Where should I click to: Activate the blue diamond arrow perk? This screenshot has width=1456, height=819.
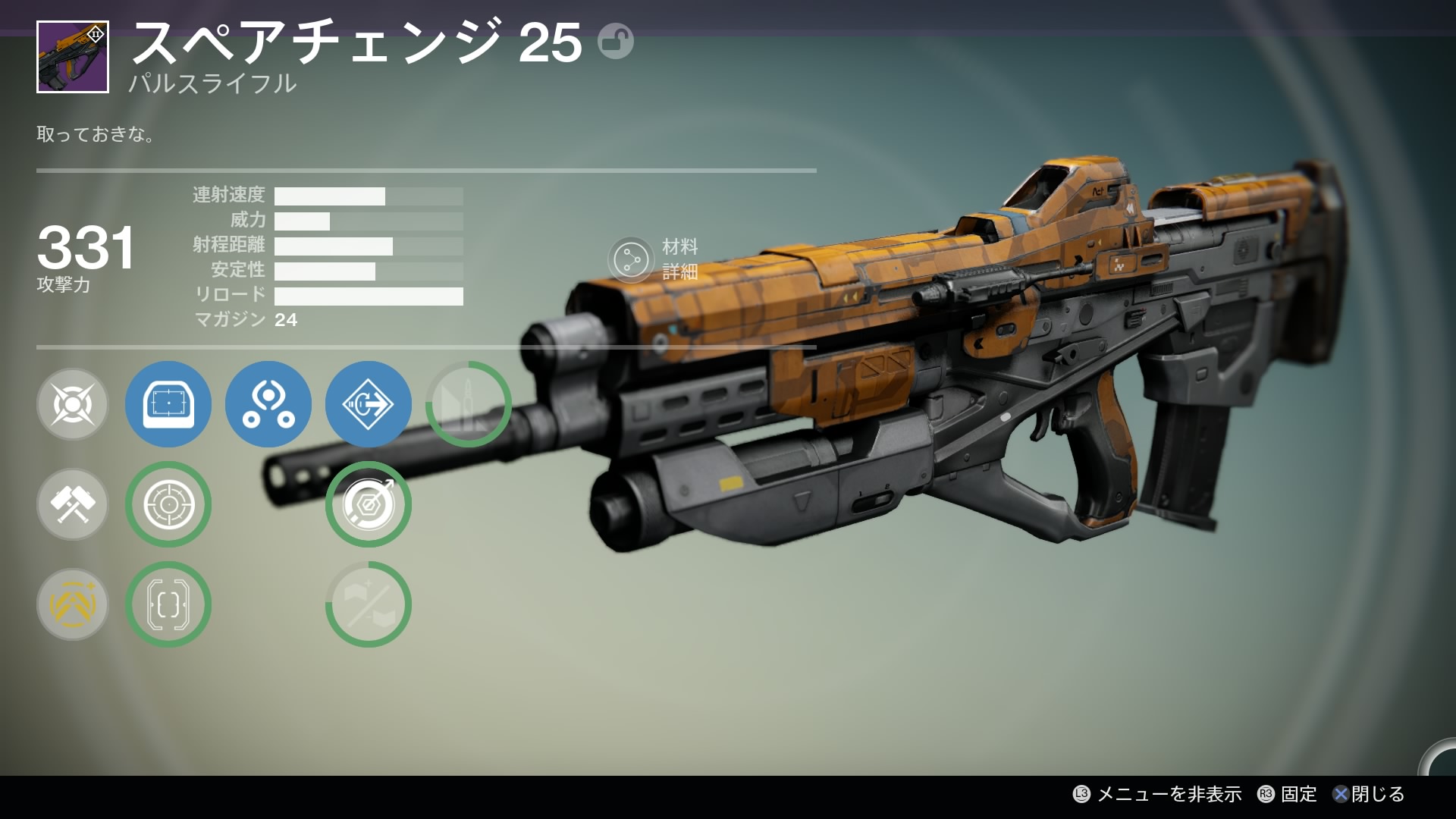[369, 404]
